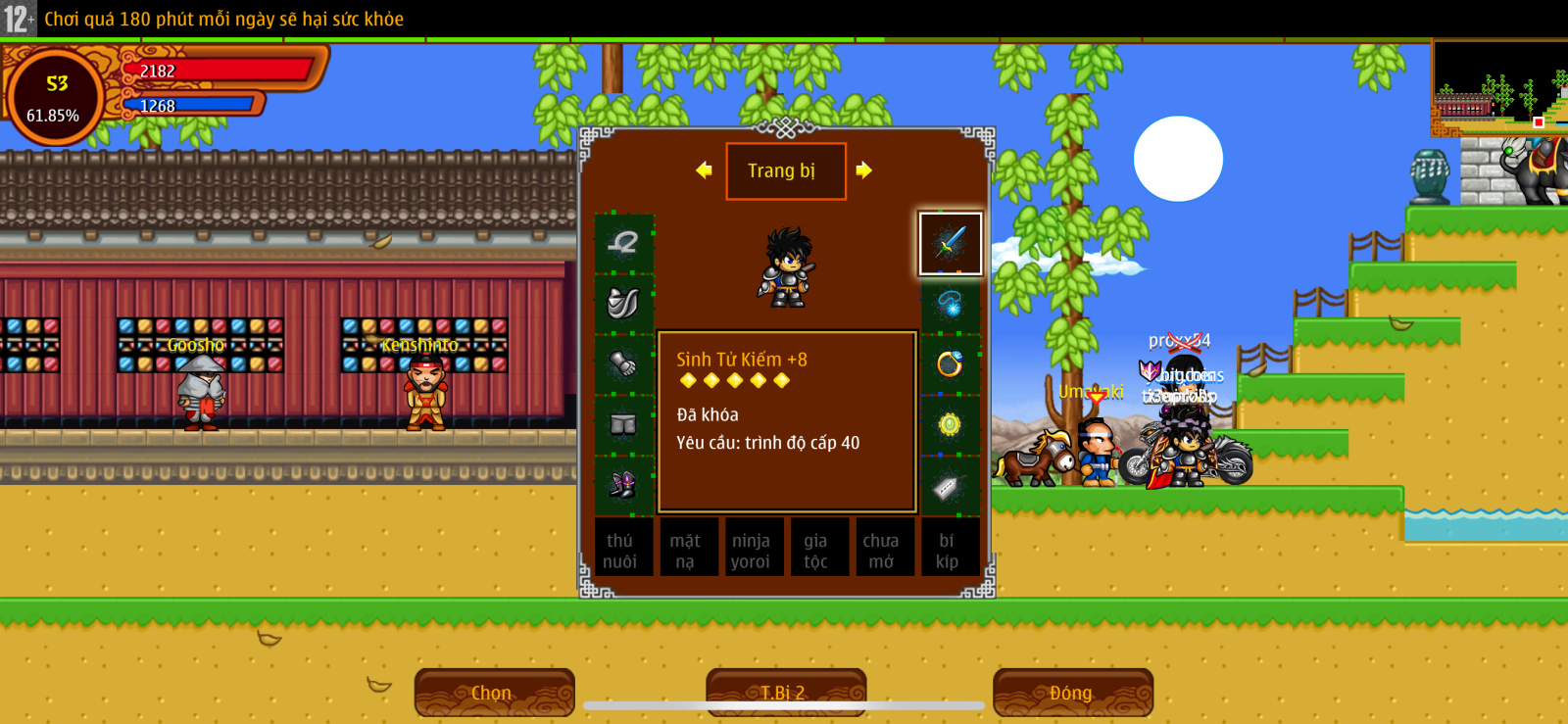This screenshot has width=1568, height=724.
Task: Open the 'thú nuôi' pet slot
Action: pos(619,551)
